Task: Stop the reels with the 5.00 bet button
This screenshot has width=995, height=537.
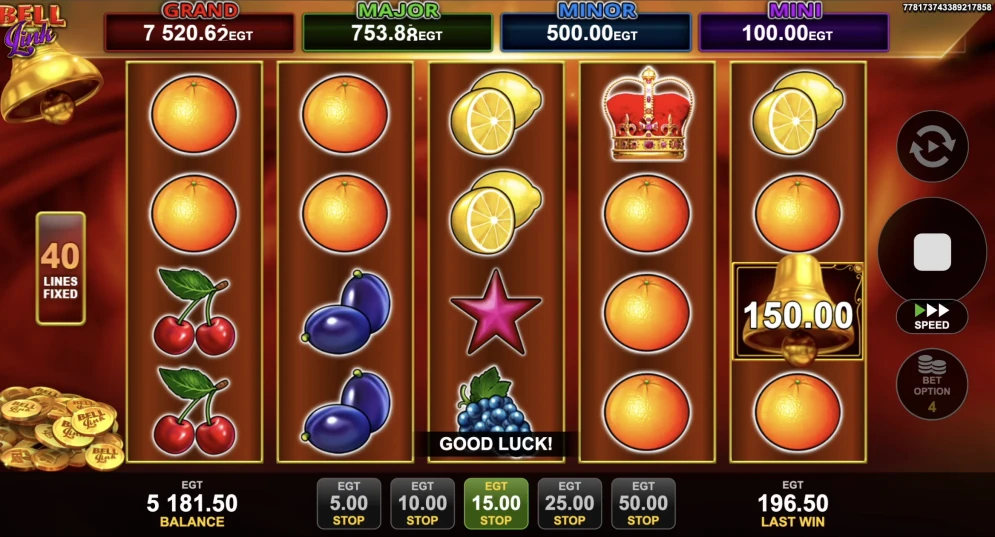Action: [348, 503]
